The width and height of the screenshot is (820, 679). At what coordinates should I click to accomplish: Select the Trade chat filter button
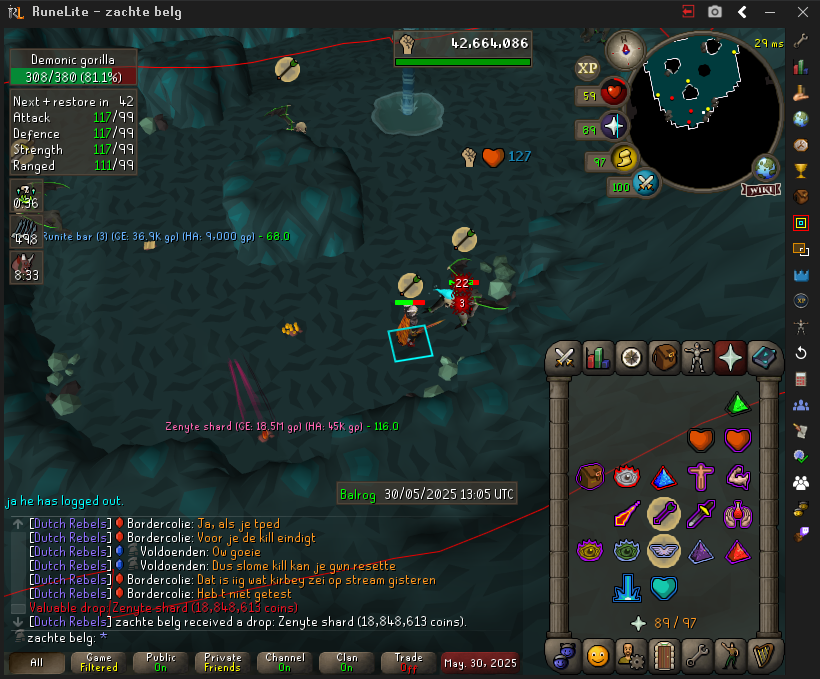coord(408,663)
